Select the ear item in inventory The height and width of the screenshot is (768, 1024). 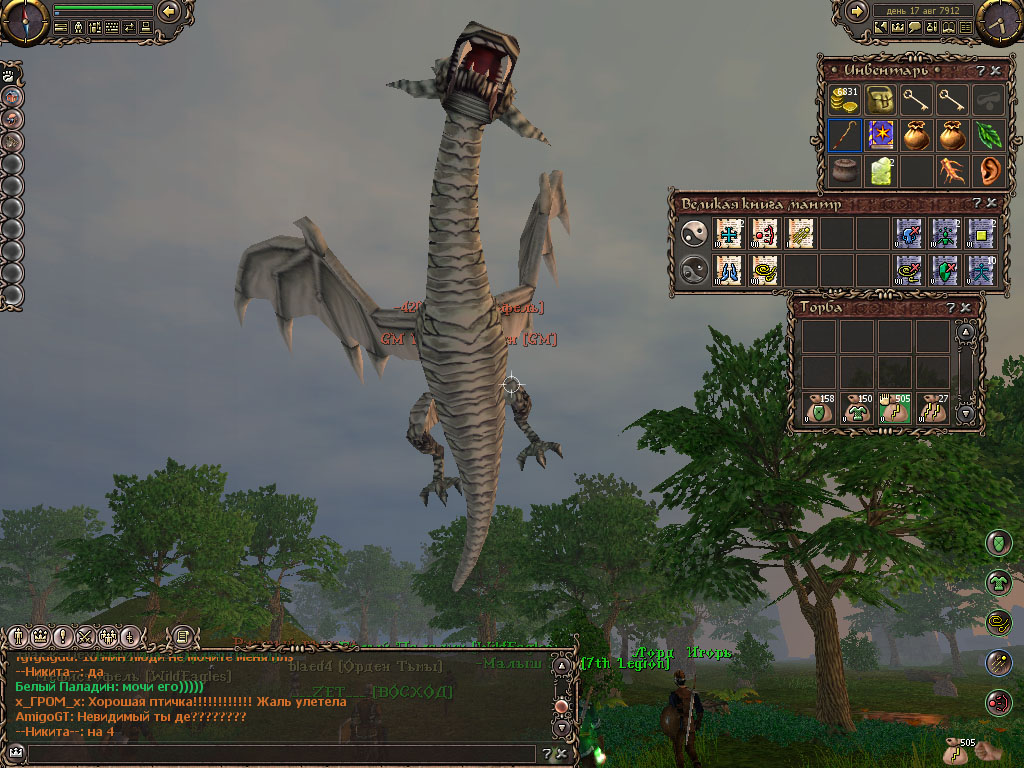click(x=989, y=170)
